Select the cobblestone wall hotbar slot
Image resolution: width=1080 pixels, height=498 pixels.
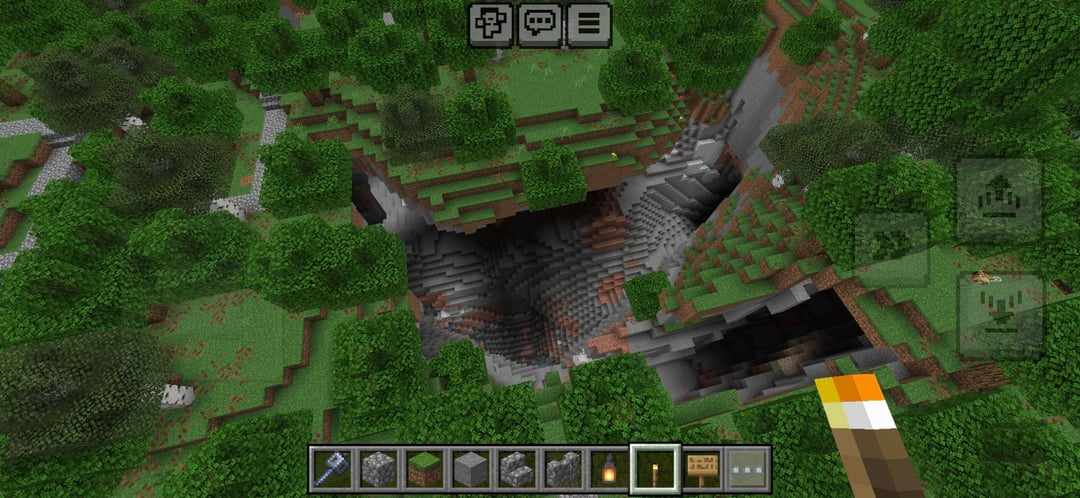tap(562, 468)
